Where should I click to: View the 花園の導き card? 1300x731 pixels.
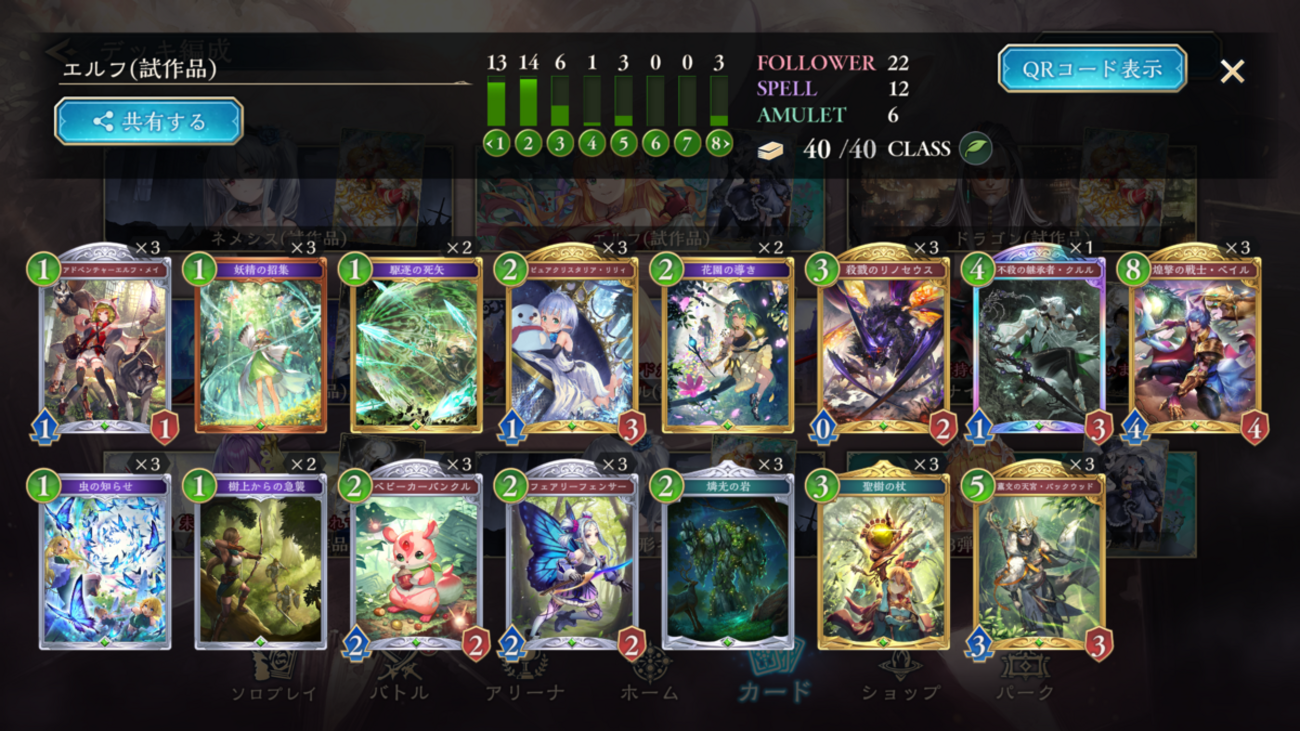click(x=728, y=345)
